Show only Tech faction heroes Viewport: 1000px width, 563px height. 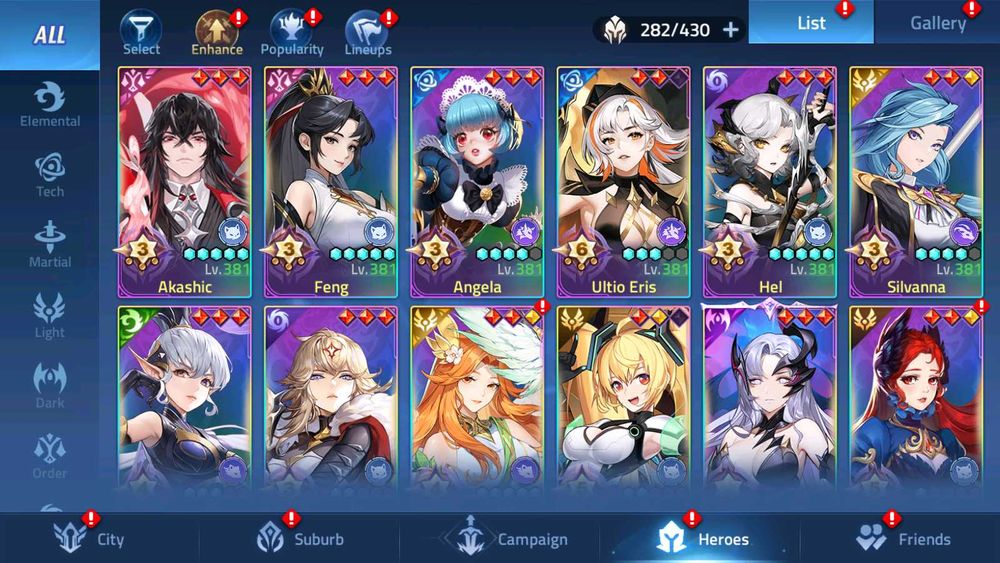[50, 175]
